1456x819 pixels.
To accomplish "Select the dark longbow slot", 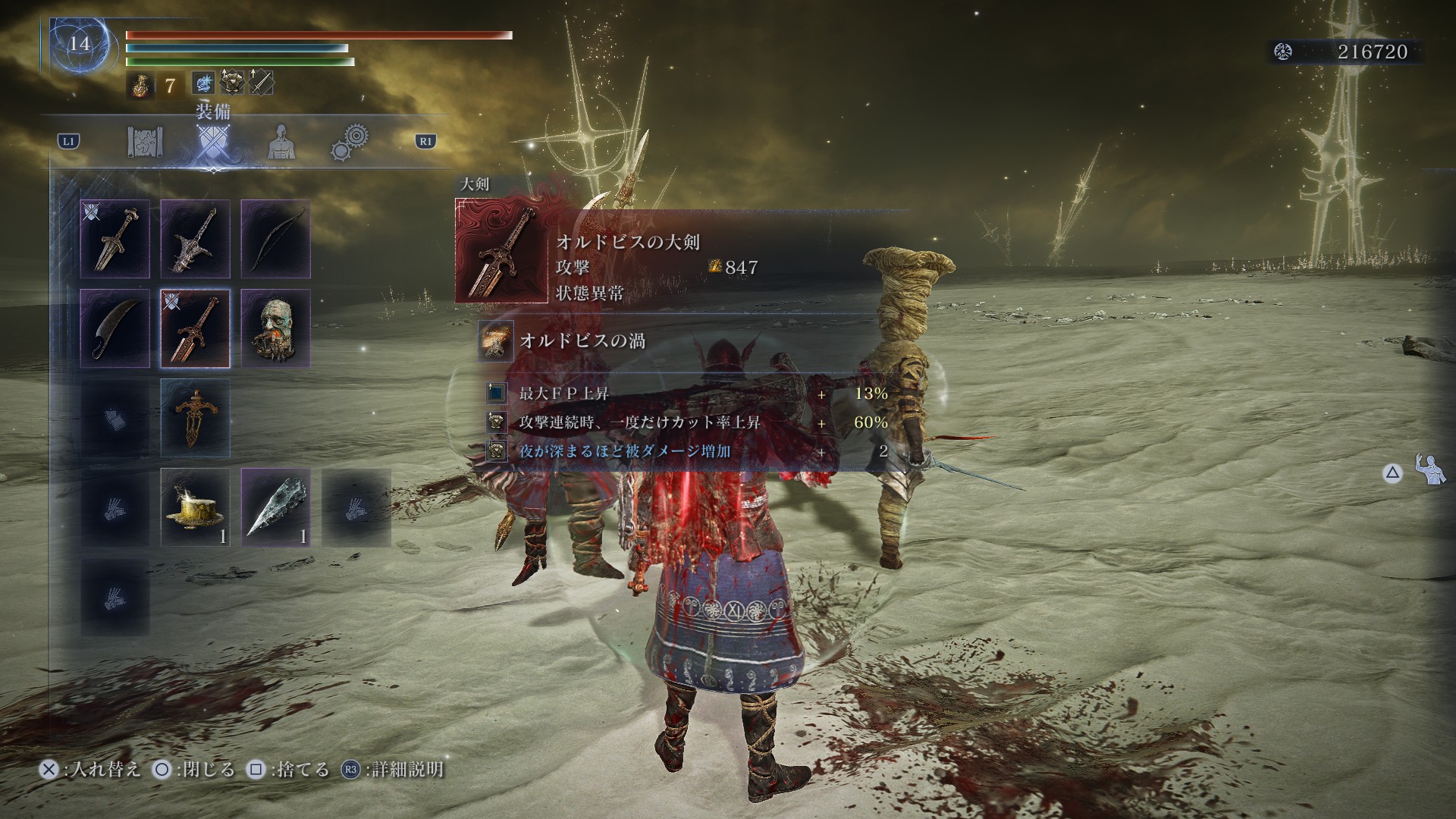I will pyautogui.click(x=275, y=239).
